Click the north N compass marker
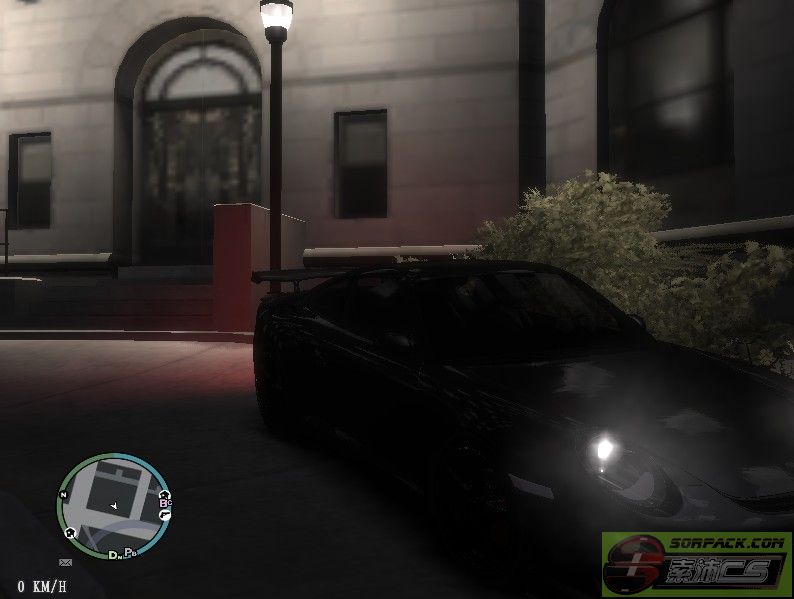The height and width of the screenshot is (599, 794). tap(63, 495)
